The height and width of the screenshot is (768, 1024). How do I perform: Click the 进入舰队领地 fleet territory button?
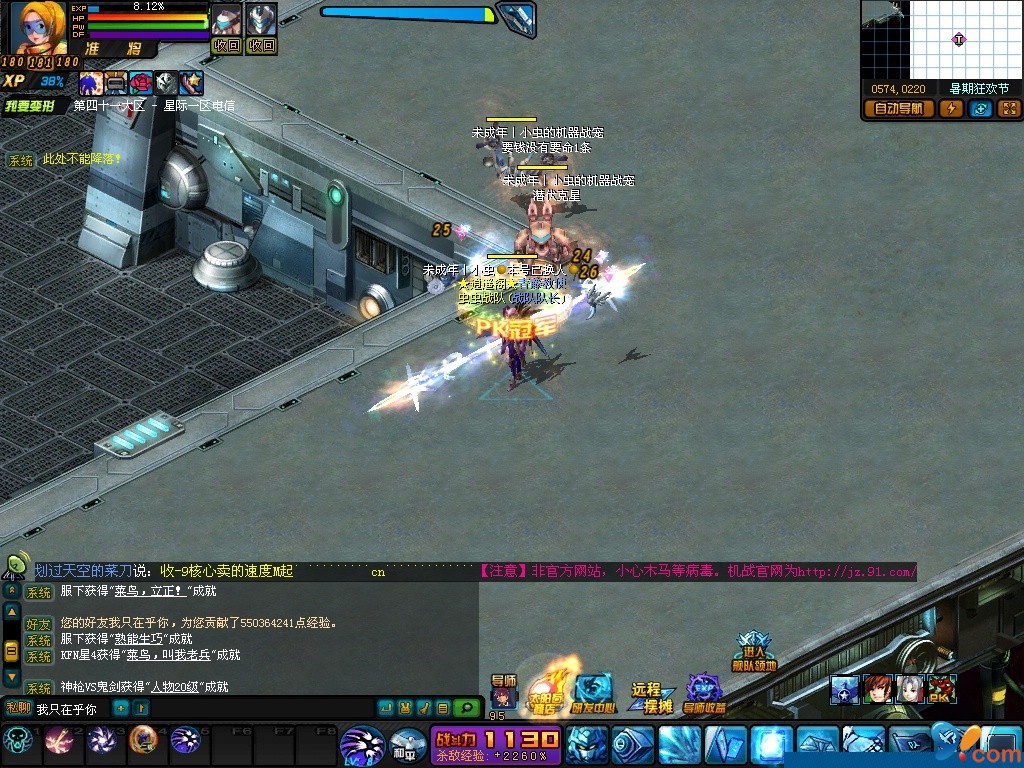tap(753, 652)
